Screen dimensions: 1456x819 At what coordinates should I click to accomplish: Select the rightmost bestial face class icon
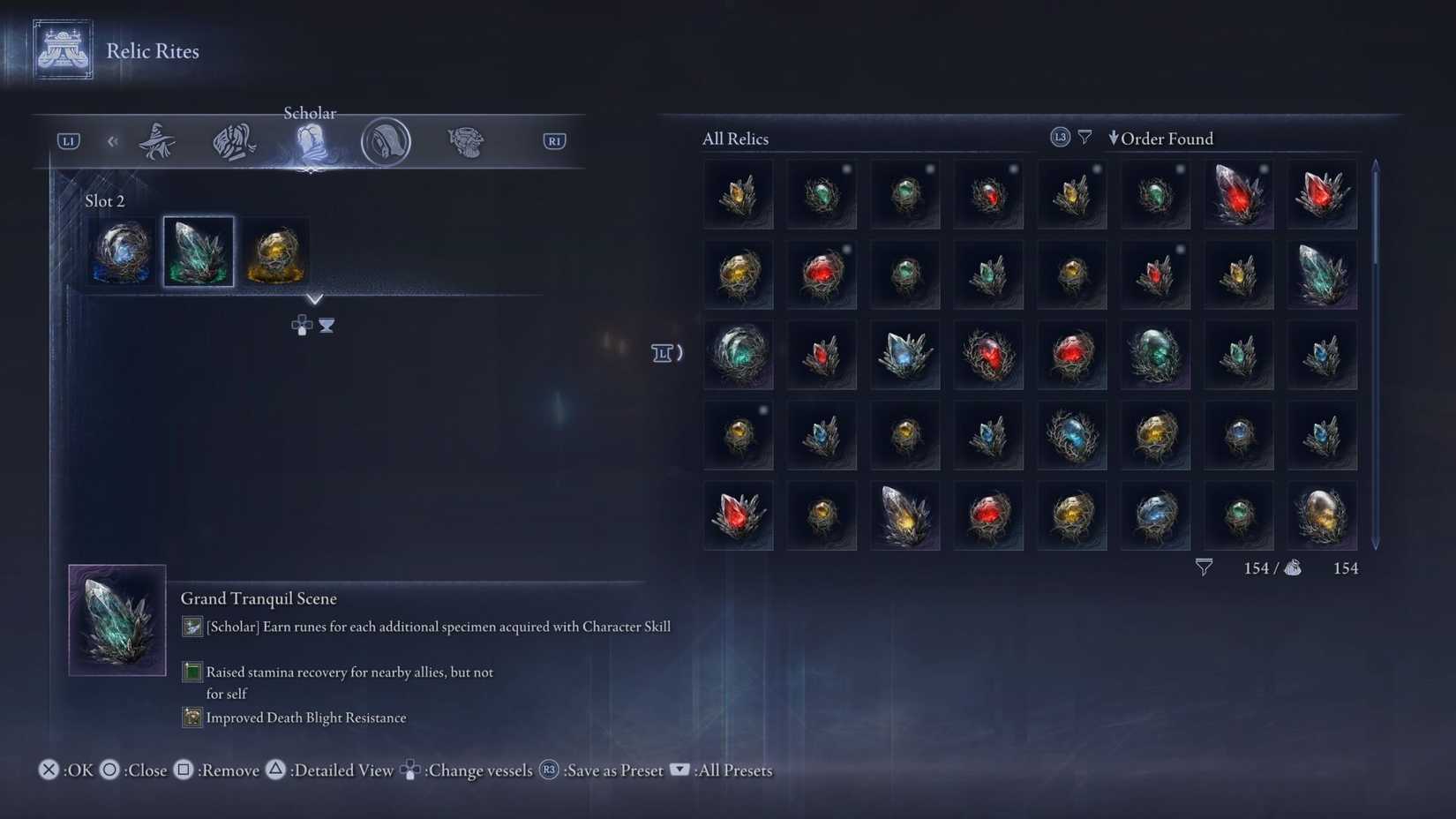[x=465, y=139]
